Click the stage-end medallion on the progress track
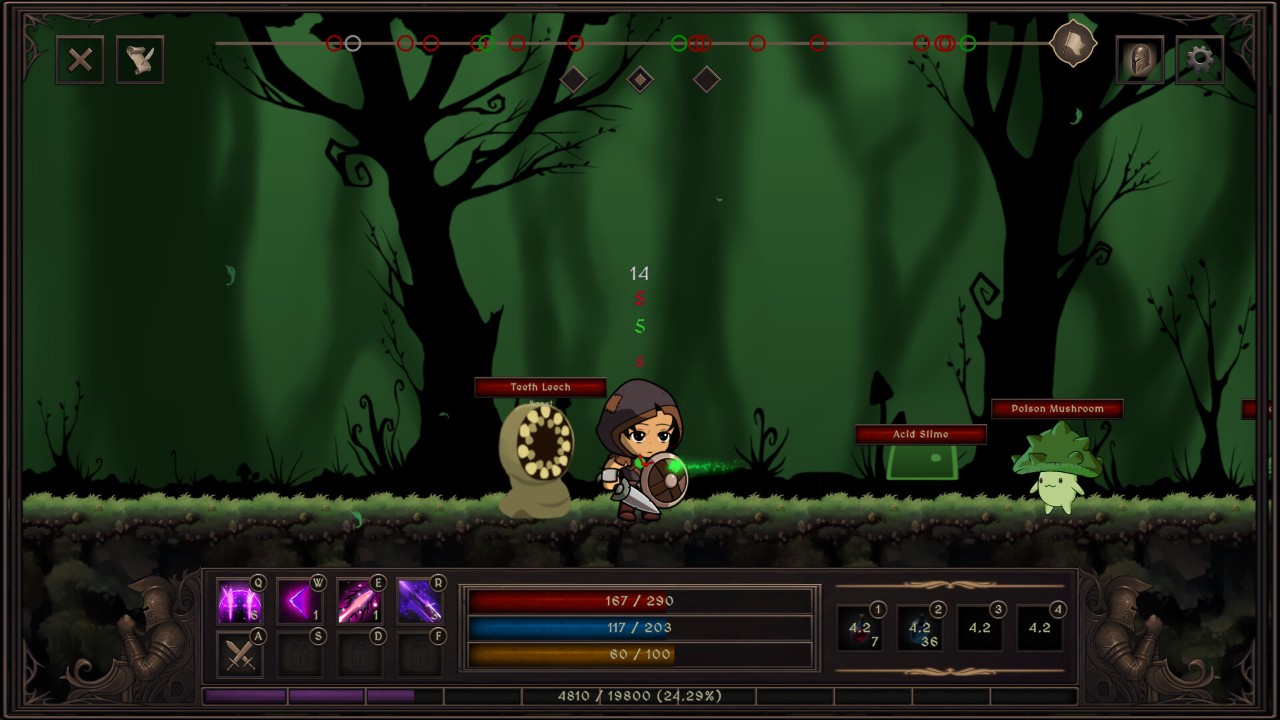Viewport: 1280px width, 720px height. pos(1073,43)
